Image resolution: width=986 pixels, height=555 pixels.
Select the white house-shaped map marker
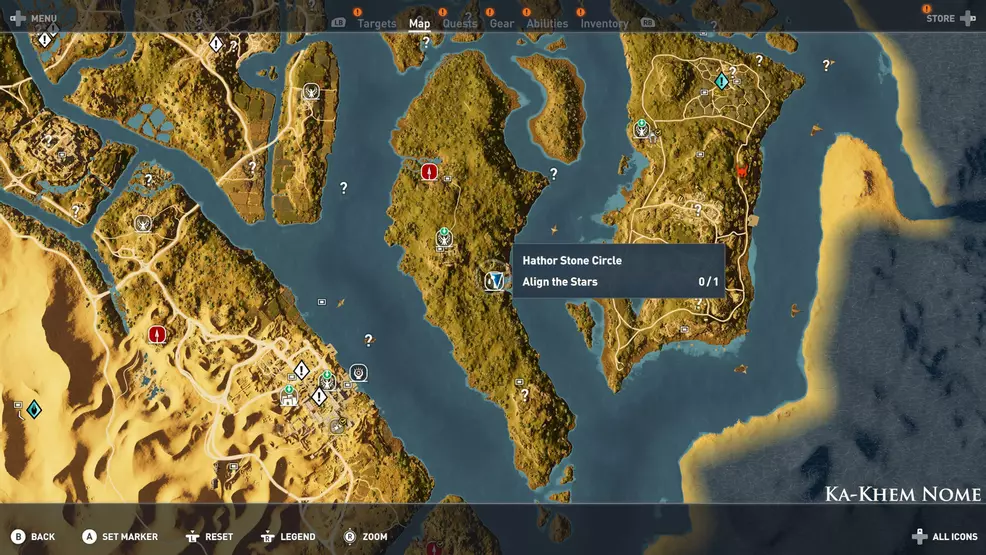point(289,400)
